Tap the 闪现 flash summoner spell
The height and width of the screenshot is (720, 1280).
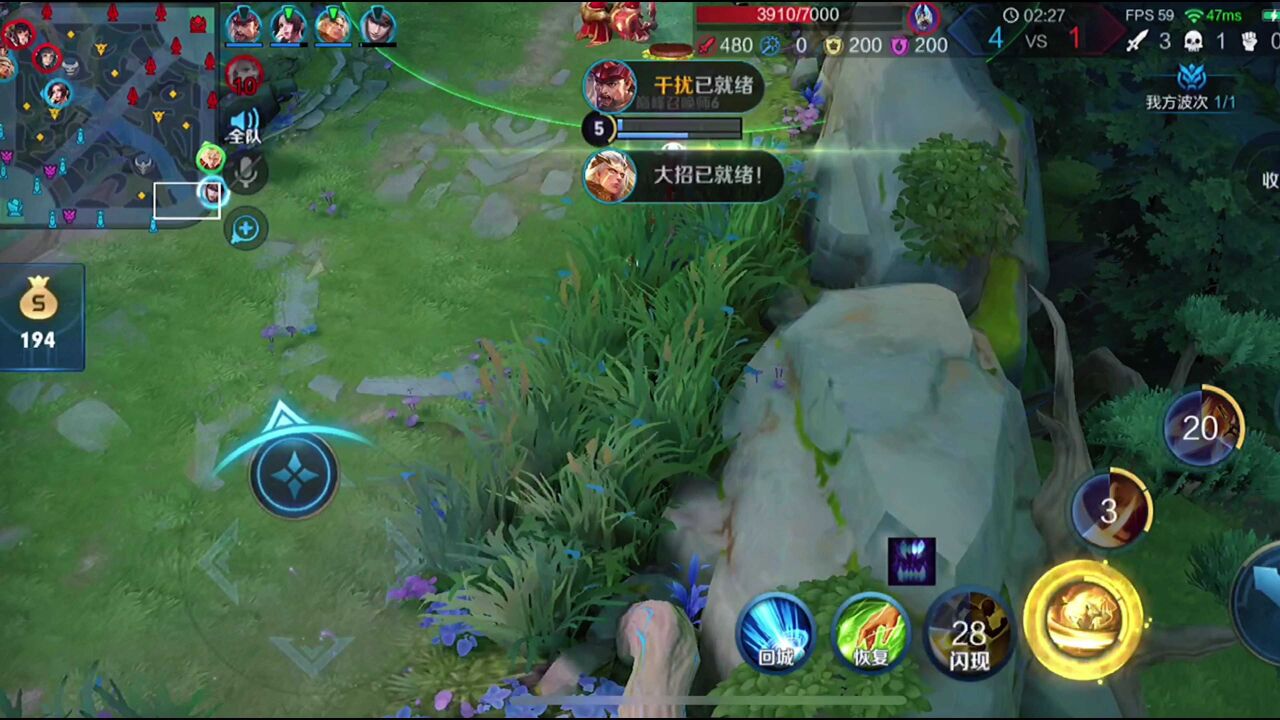pos(968,633)
